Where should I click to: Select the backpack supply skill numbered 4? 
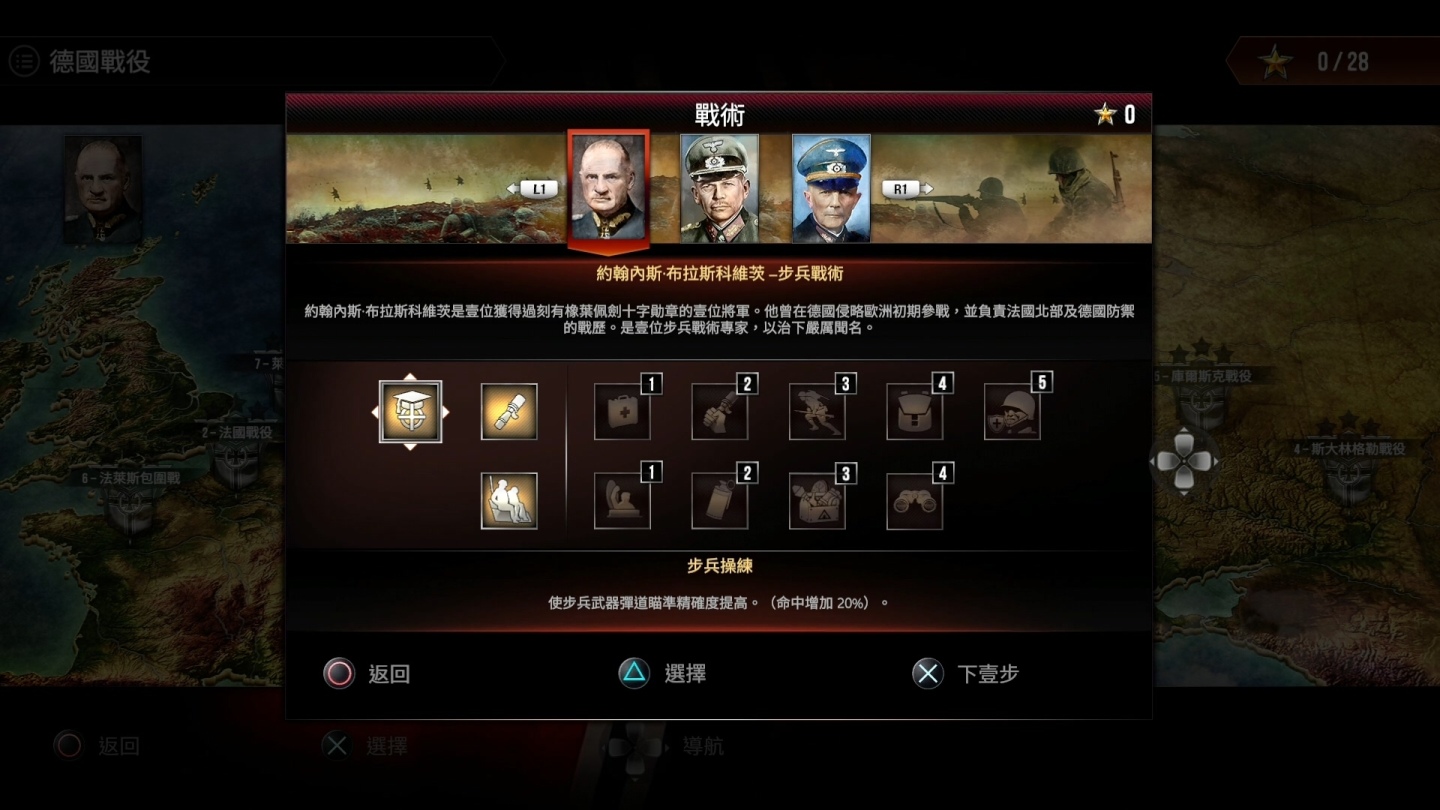tap(915, 410)
